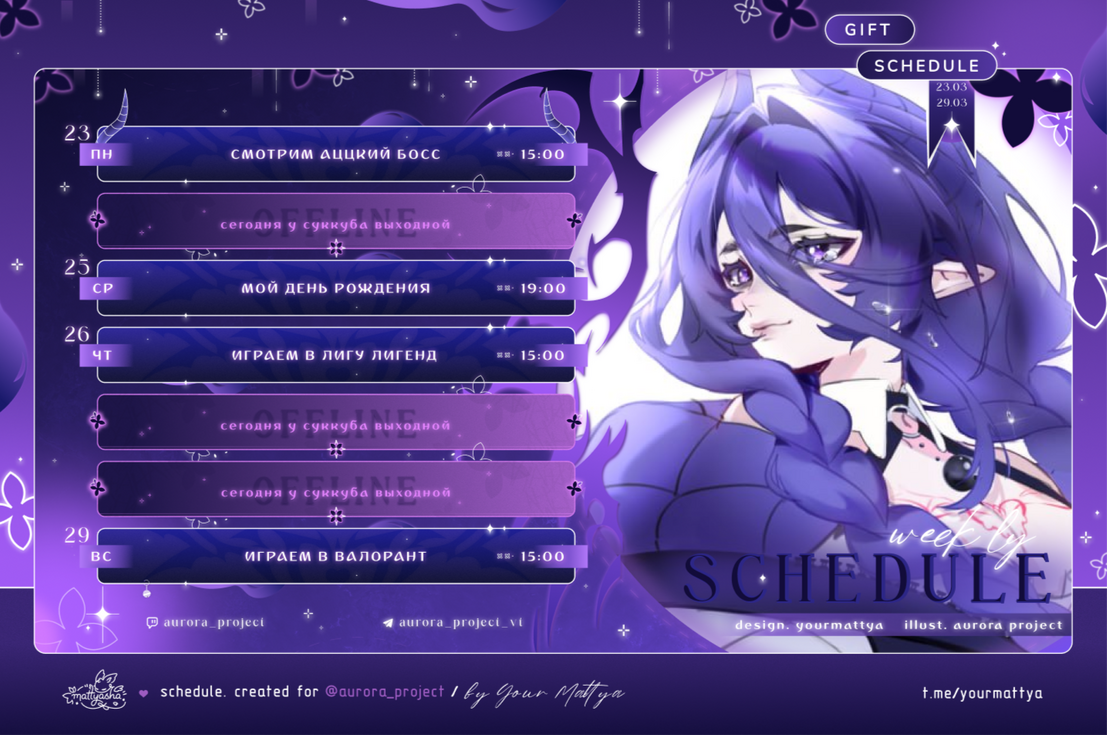This screenshot has height=735, width=1107.
Task: Choose the Wednesday 'Мой день рождения' row
Action: (x=336, y=288)
